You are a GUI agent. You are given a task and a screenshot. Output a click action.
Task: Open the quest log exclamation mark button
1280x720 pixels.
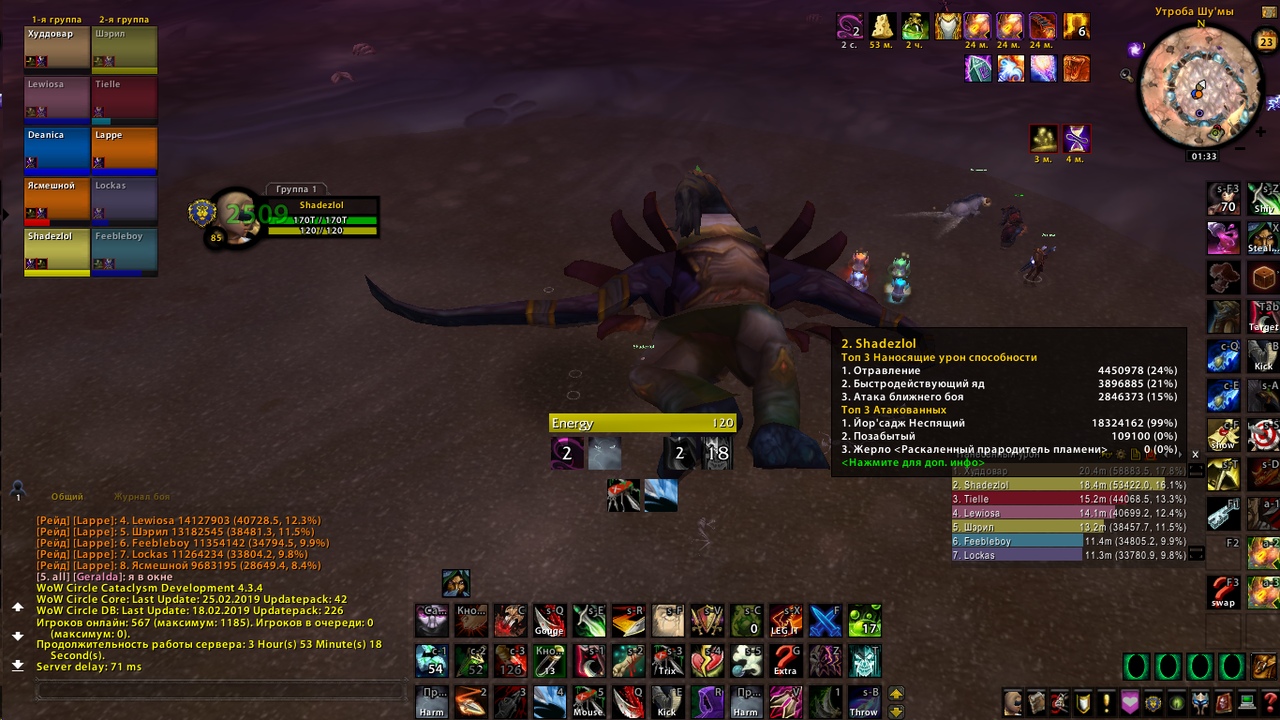point(1106,702)
